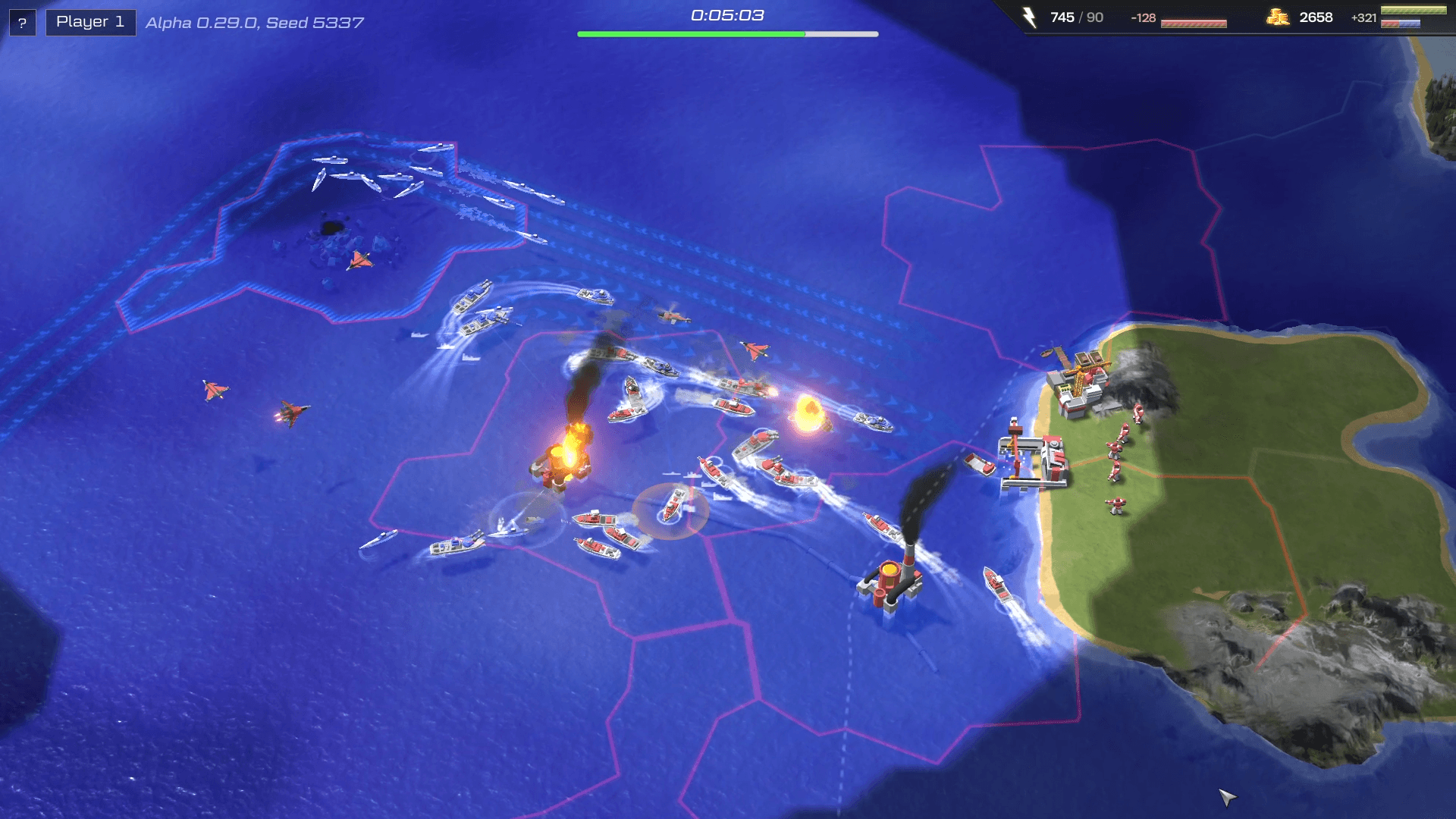Image resolution: width=1456 pixels, height=819 pixels.
Task: Click the gold coins currency icon
Action: (x=1280, y=17)
